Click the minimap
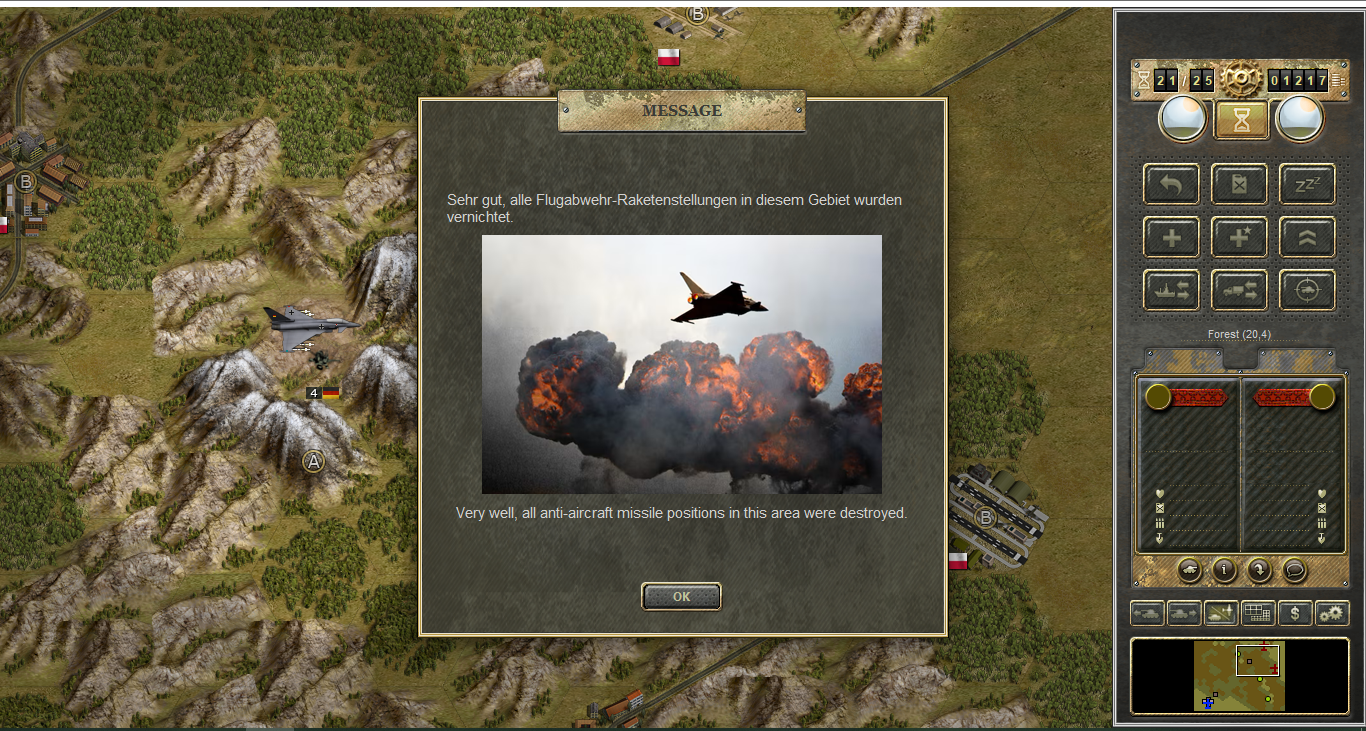 [x=1239, y=676]
